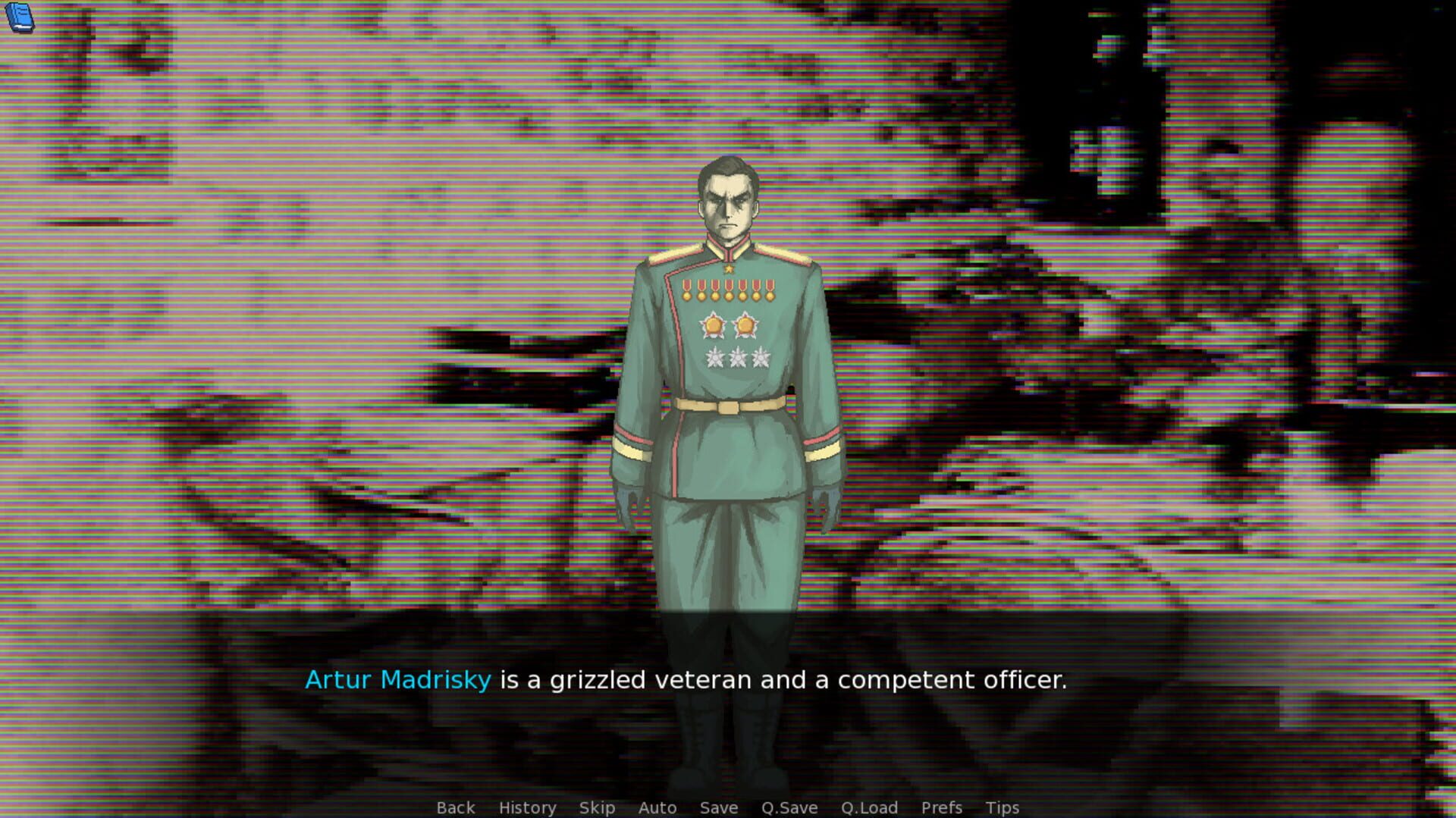Click Back to rewind the dialogue
Viewport: 1456px width, 818px height.
click(x=455, y=807)
